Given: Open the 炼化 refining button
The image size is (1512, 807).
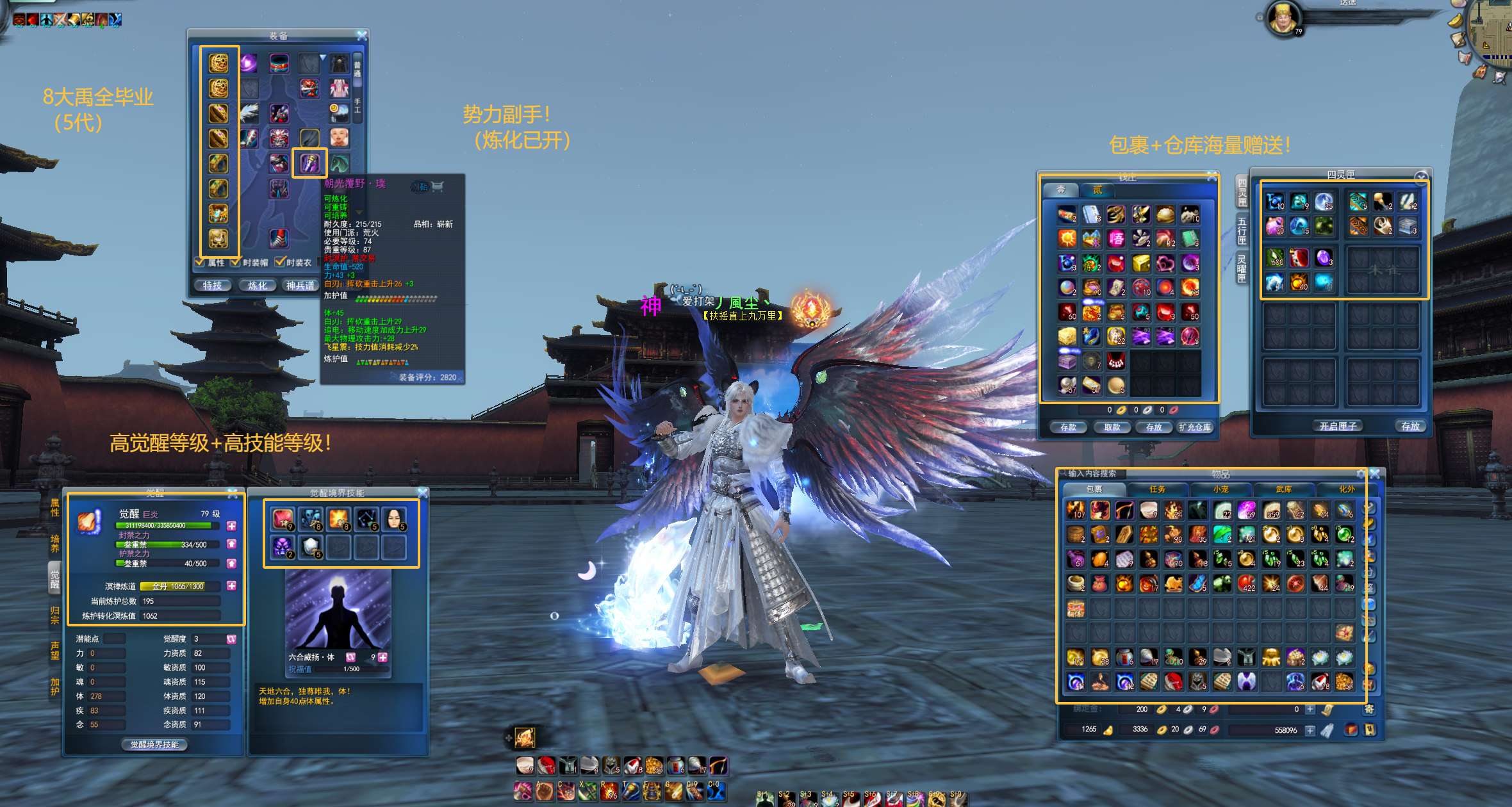Looking at the screenshot, I should click(258, 286).
